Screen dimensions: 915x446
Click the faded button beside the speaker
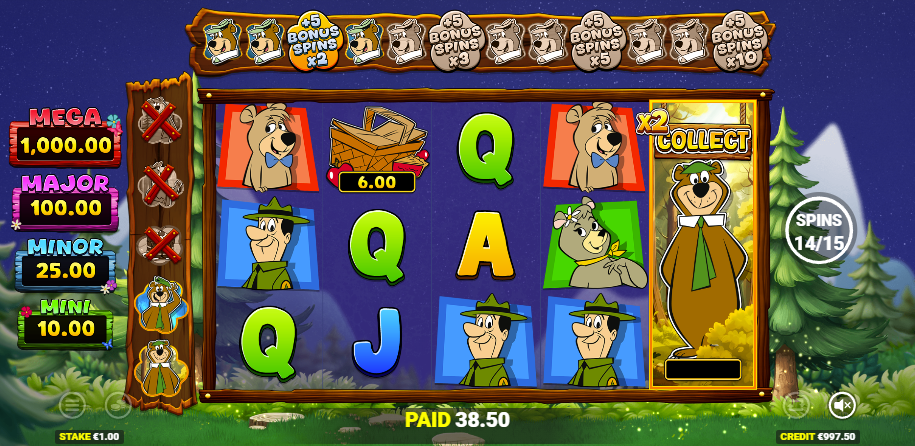click(796, 405)
